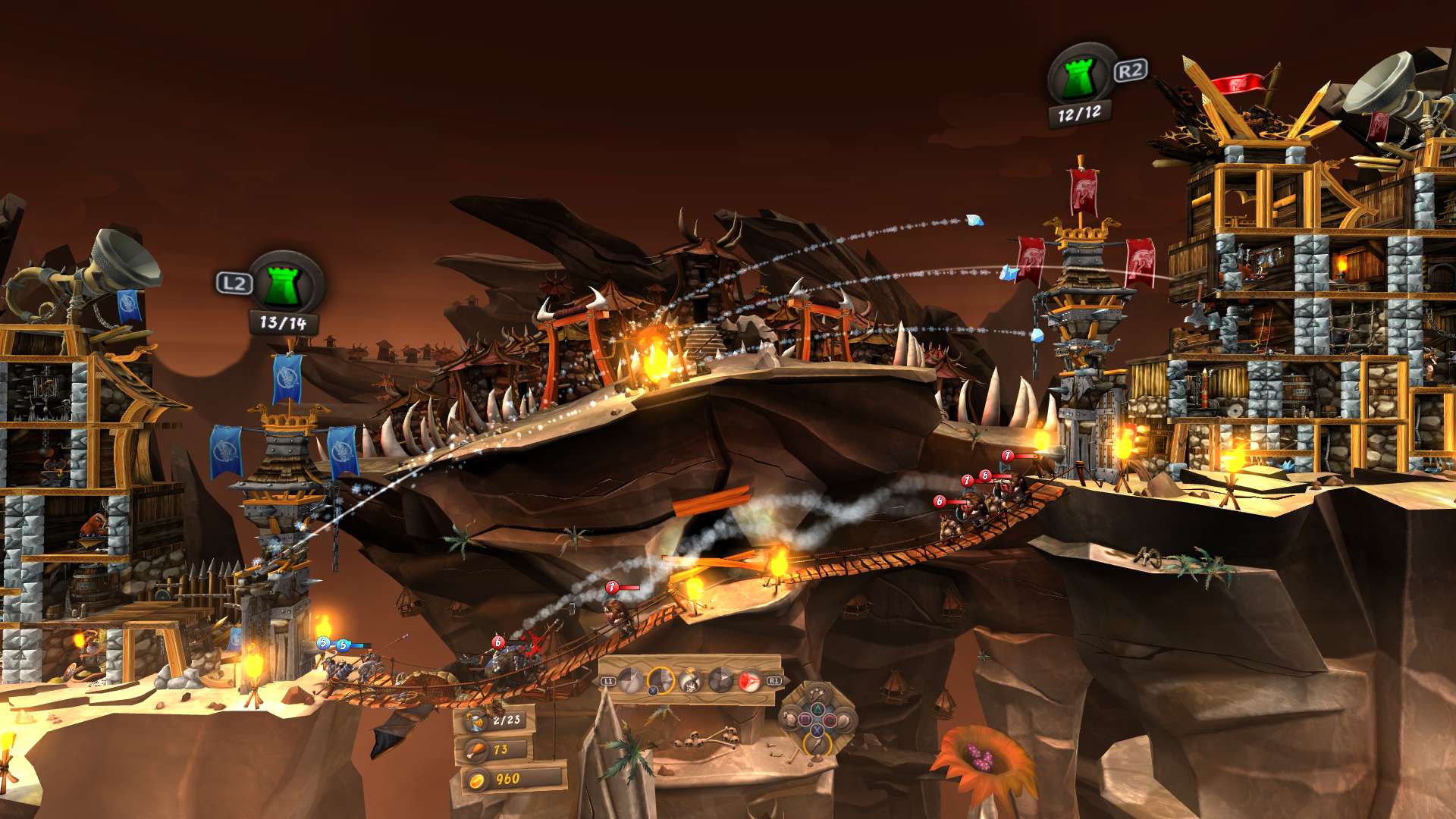
Task: Select the magic wand spell icon
Action: (816, 693)
